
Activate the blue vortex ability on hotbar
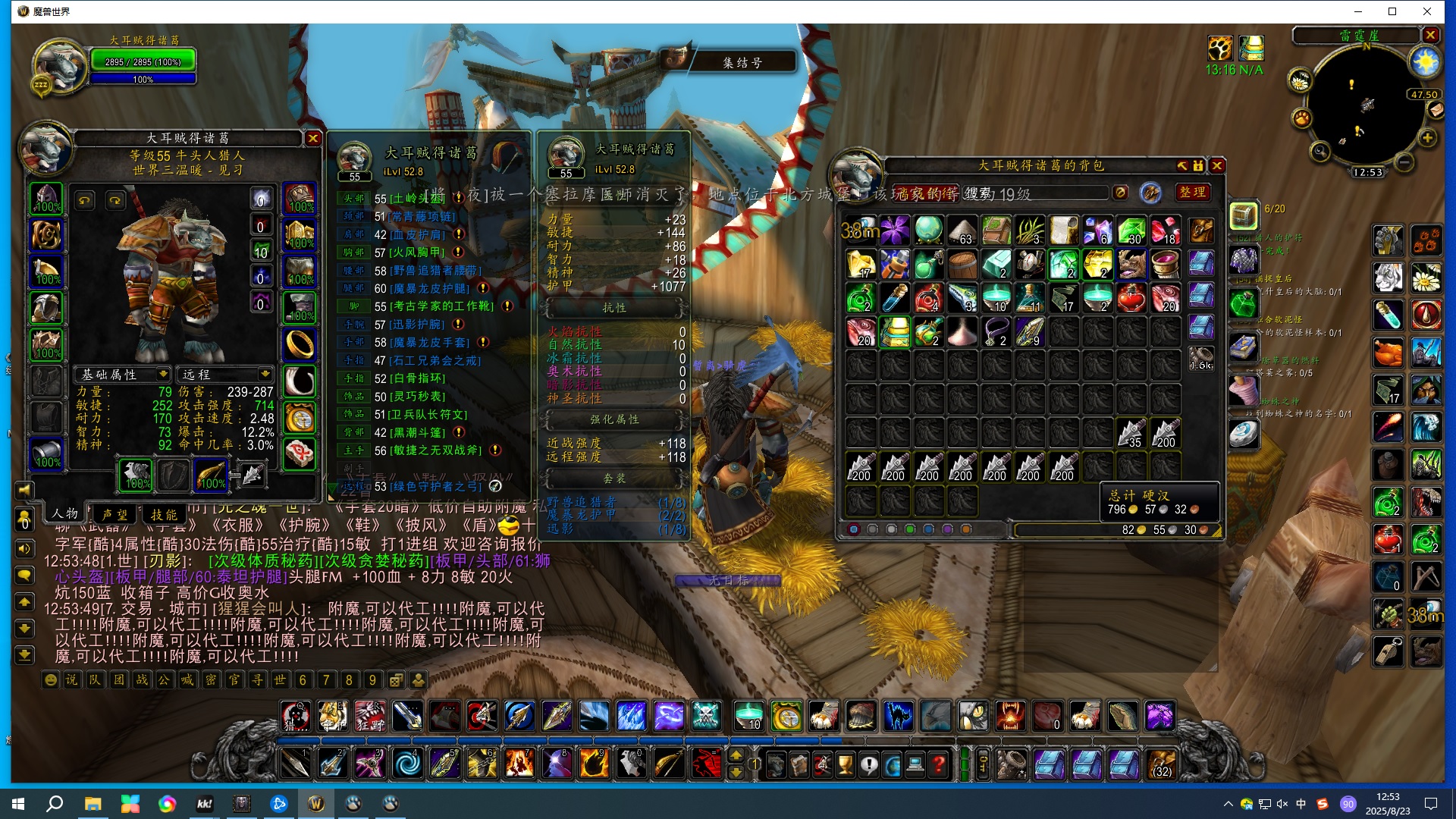(407, 764)
